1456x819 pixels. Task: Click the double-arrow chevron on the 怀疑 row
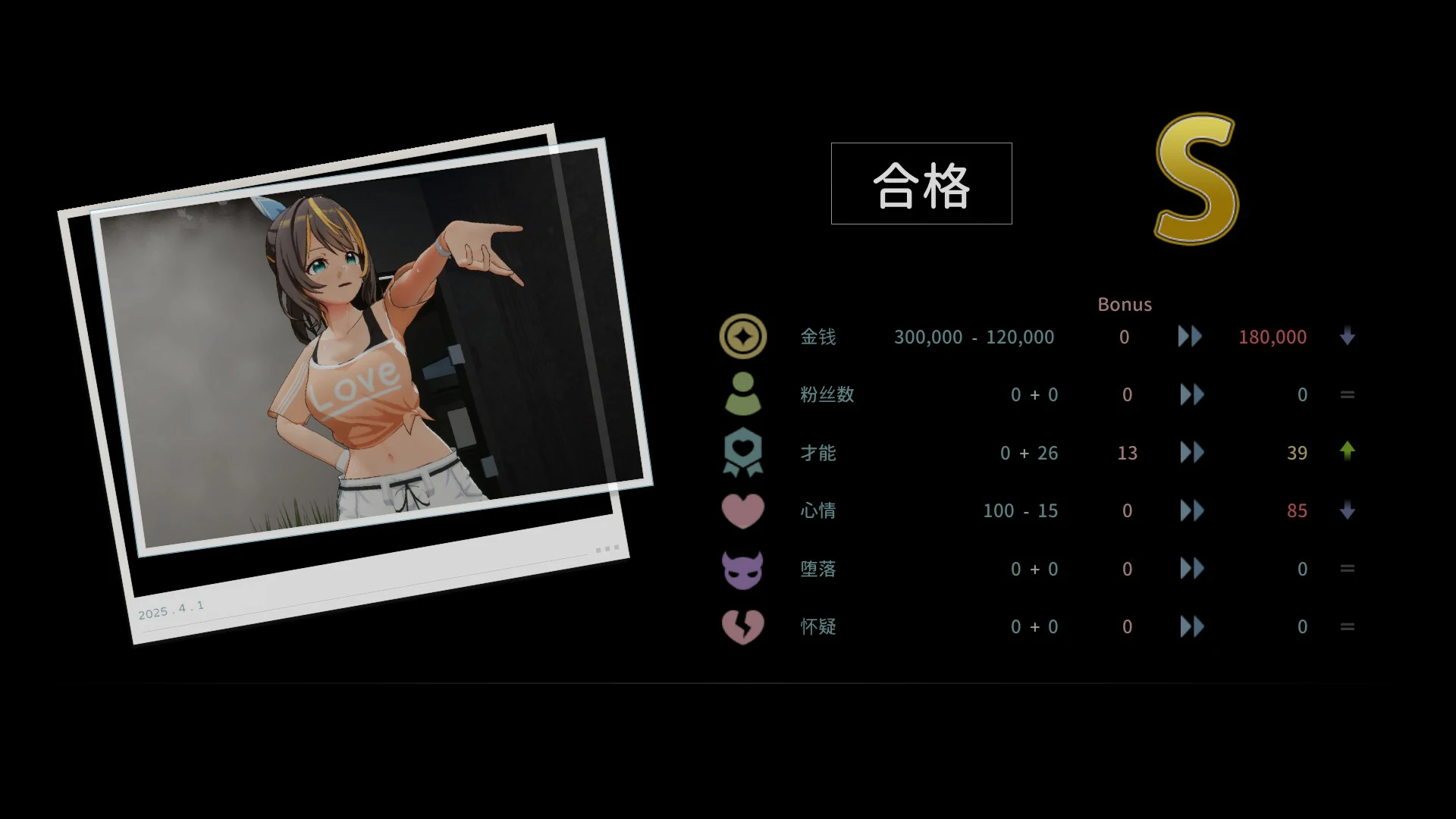(x=1191, y=627)
